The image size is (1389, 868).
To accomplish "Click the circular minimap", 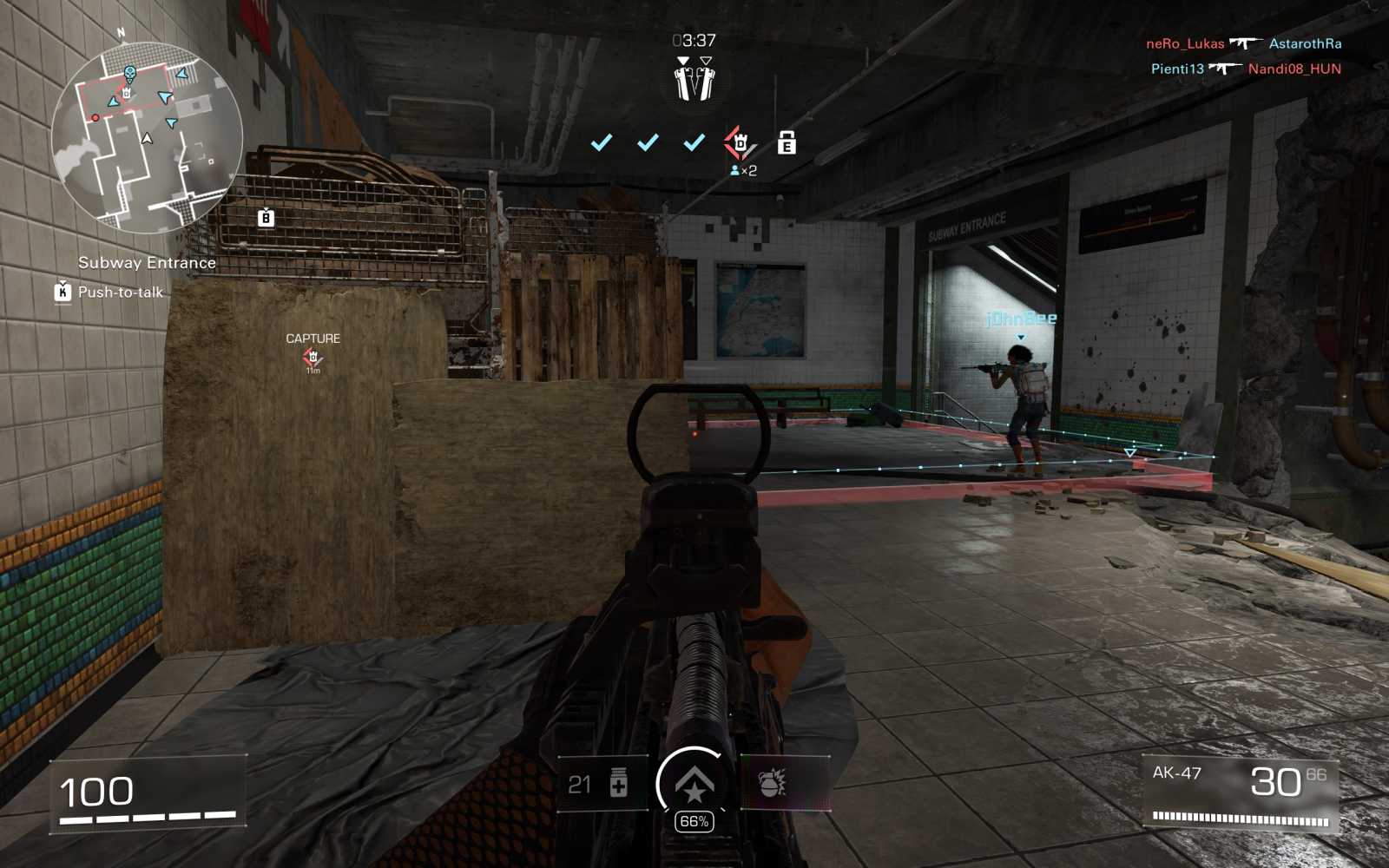I will pyautogui.click(x=148, y=137).
